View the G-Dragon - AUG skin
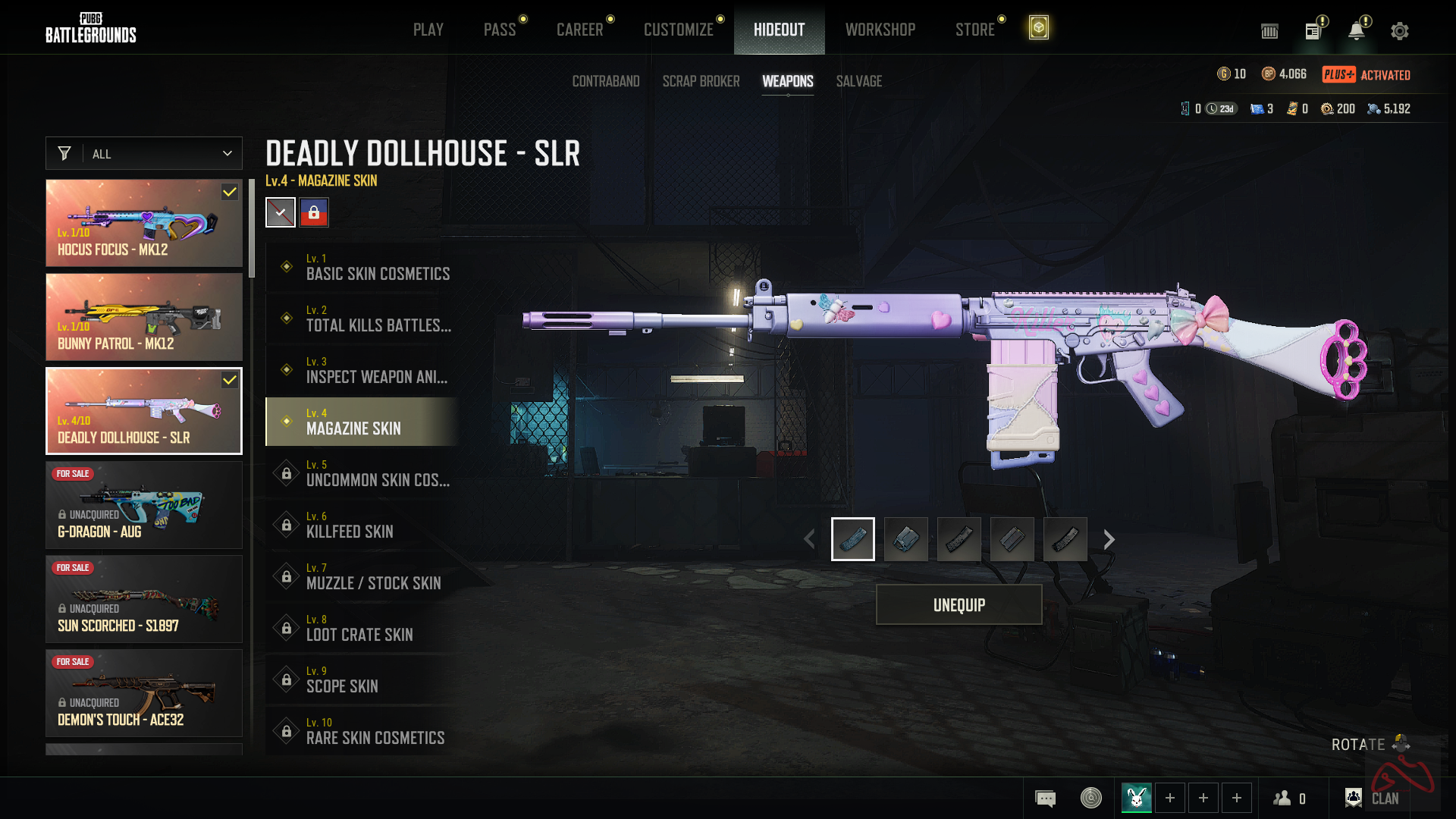This screenshot has width=1456, height=819. (144, 505)
